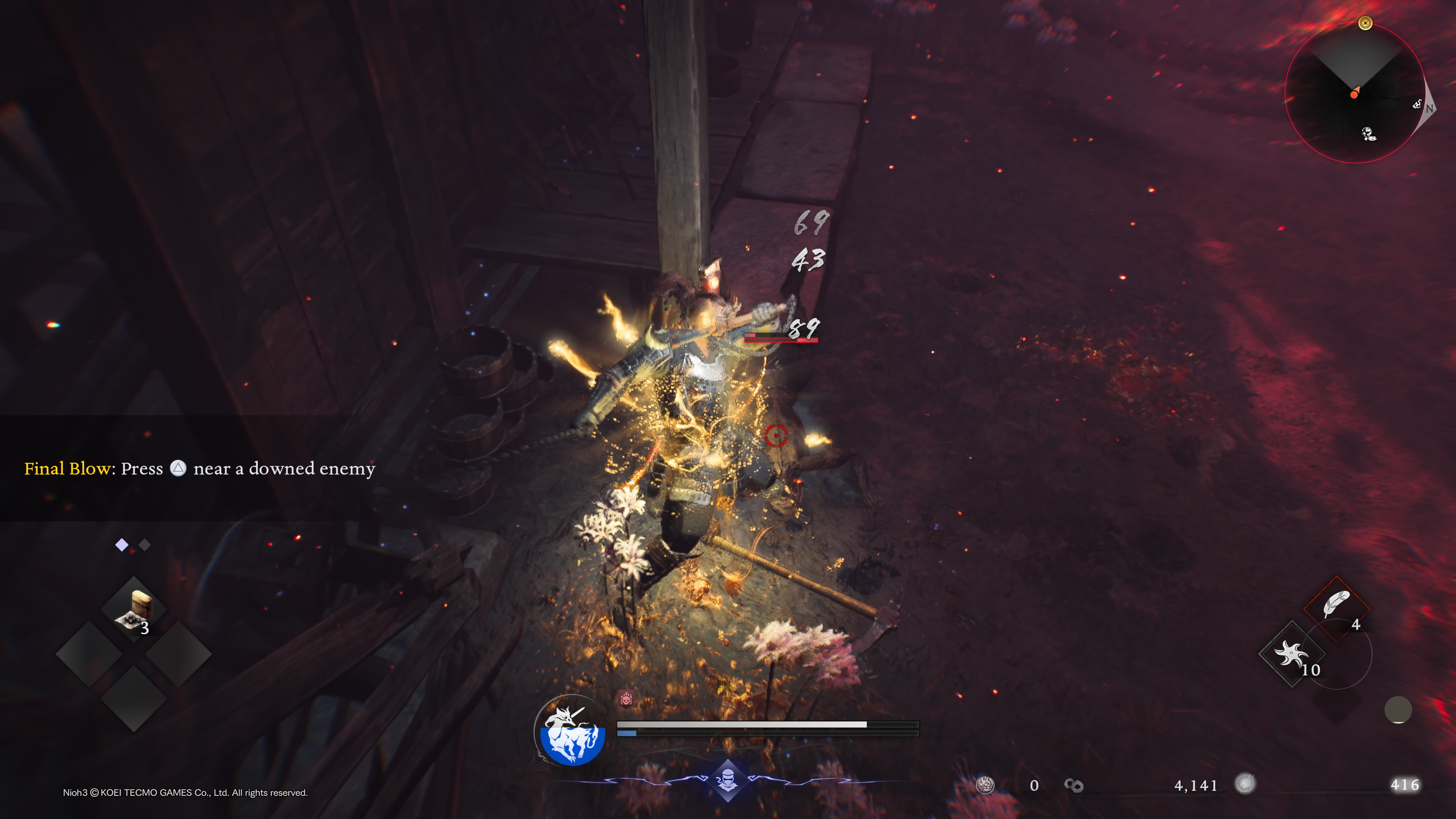Click the yellow objective marker on the minimap
This screenshot has width=1456, height=819.
(x=1365, y=23)
